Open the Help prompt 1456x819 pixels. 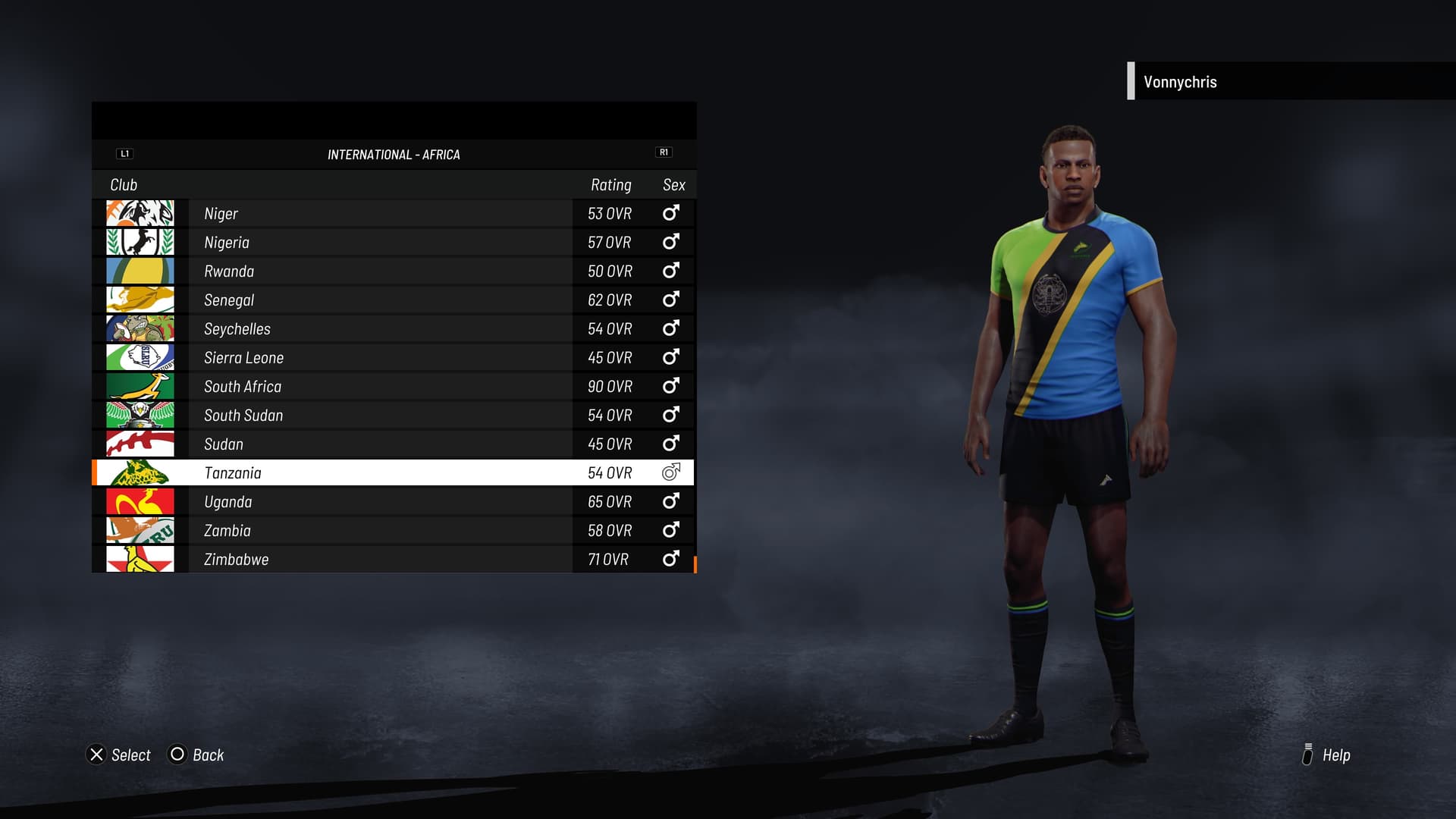[x=1326, y=755]
